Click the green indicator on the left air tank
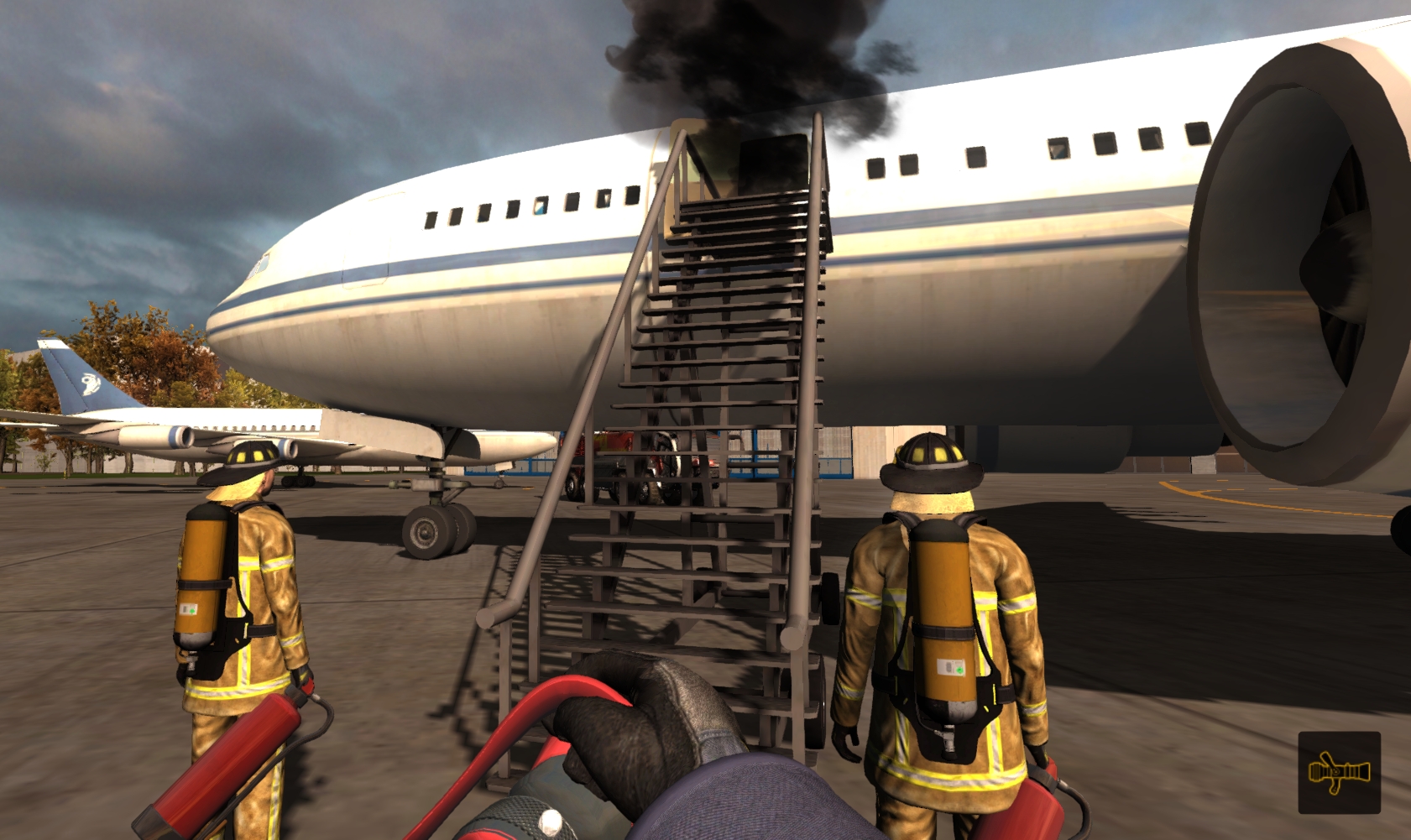Image resolution: width=1411 pixels, height=840 pixels. 191,610
